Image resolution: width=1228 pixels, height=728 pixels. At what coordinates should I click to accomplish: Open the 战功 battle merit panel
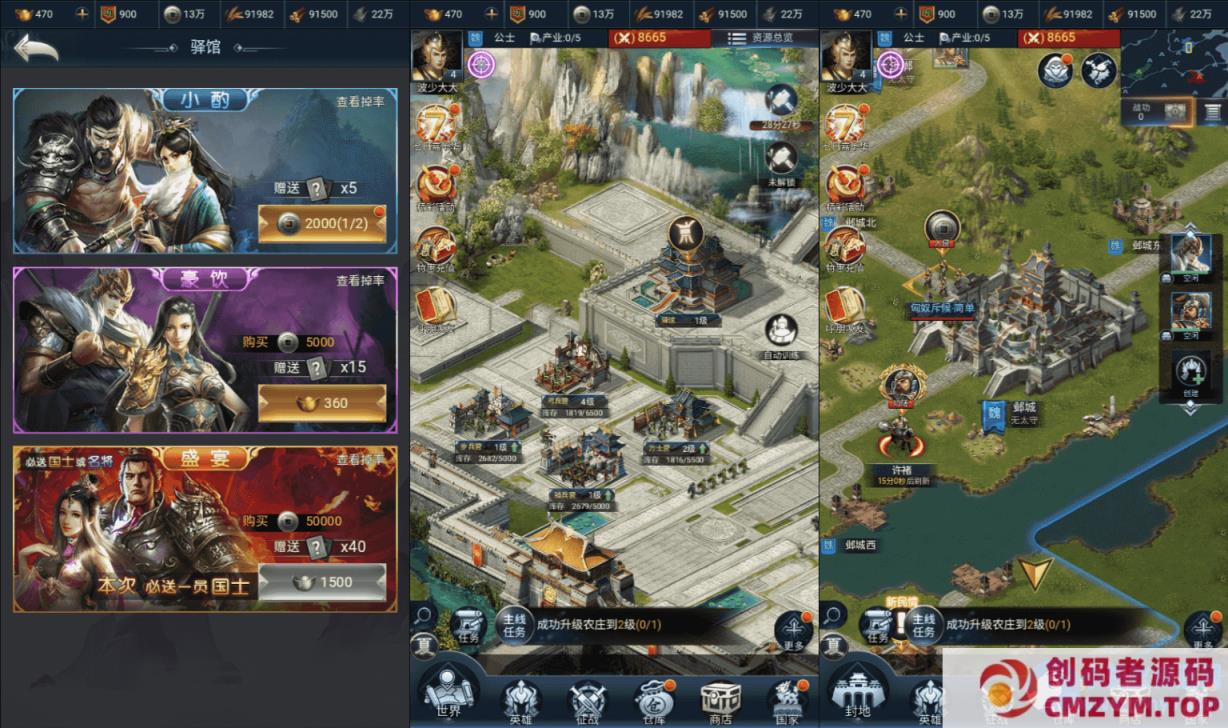(1159, 111)
